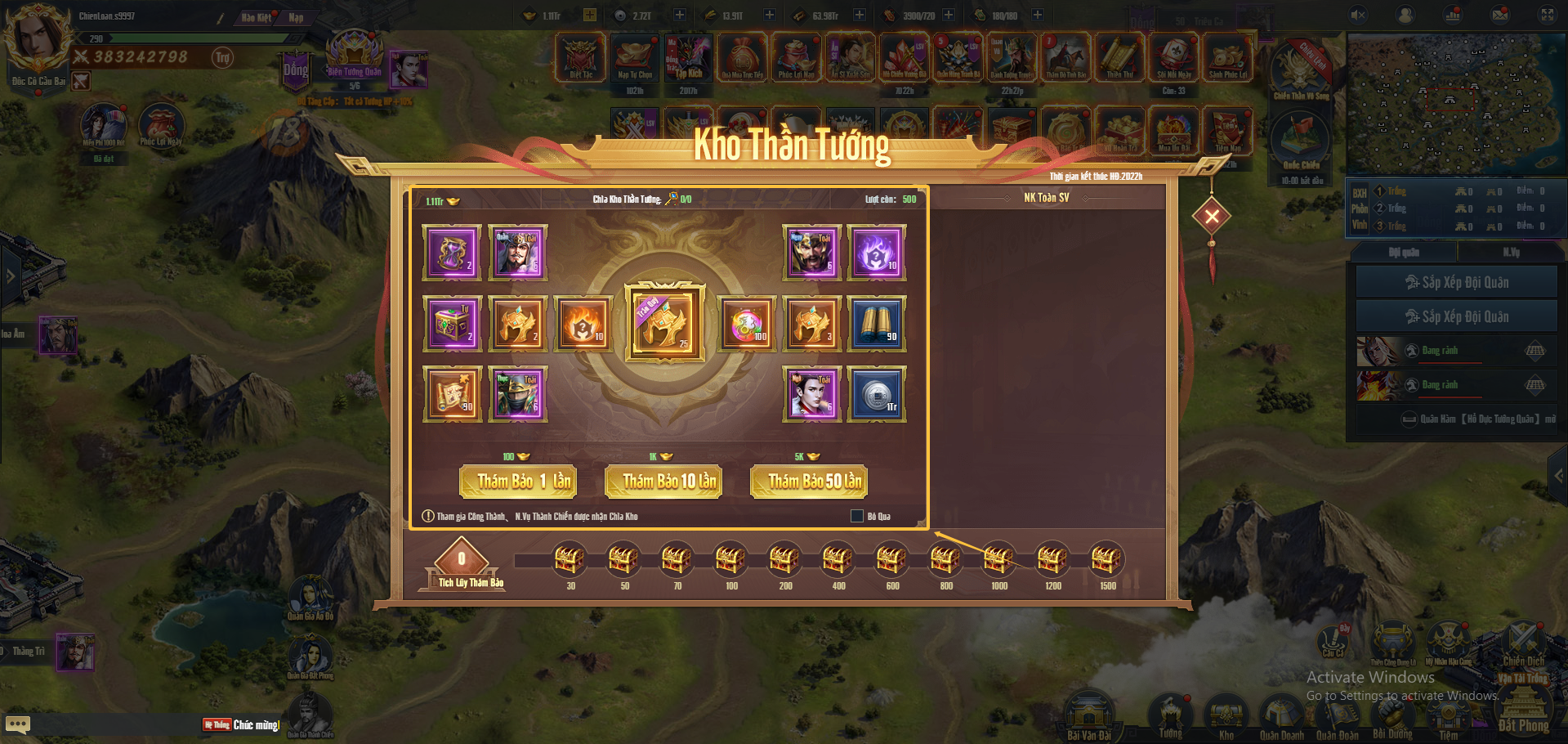Select the purple hourglass reward slot

[452, 253]
